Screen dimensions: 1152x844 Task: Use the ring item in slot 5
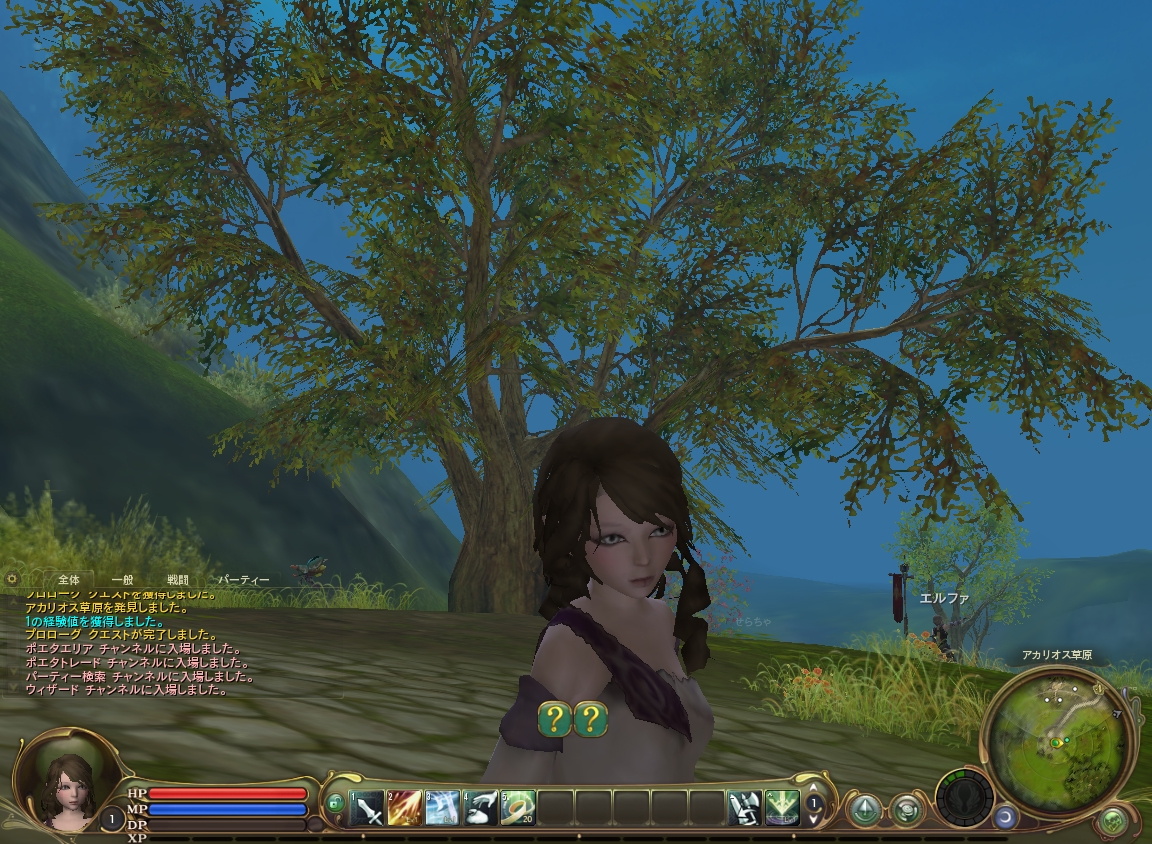click(x=518, y=807)
